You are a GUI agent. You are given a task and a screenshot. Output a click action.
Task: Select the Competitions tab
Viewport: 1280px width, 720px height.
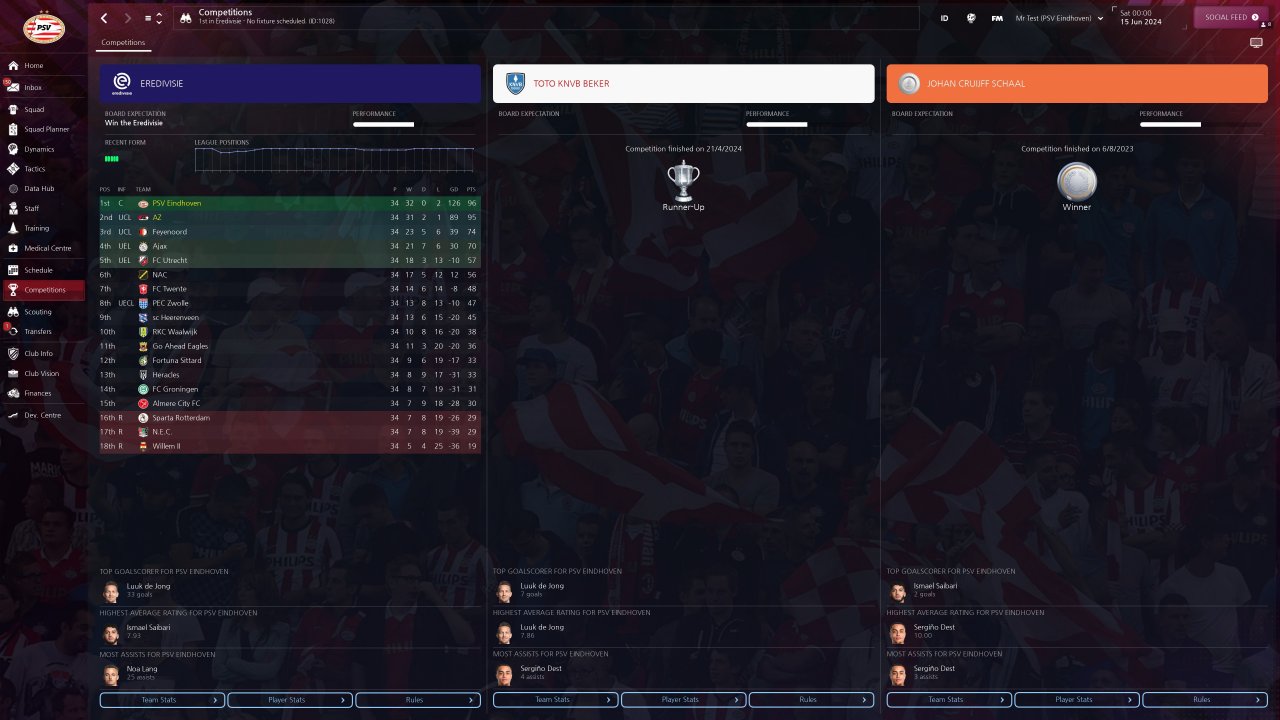pos(123,43)
